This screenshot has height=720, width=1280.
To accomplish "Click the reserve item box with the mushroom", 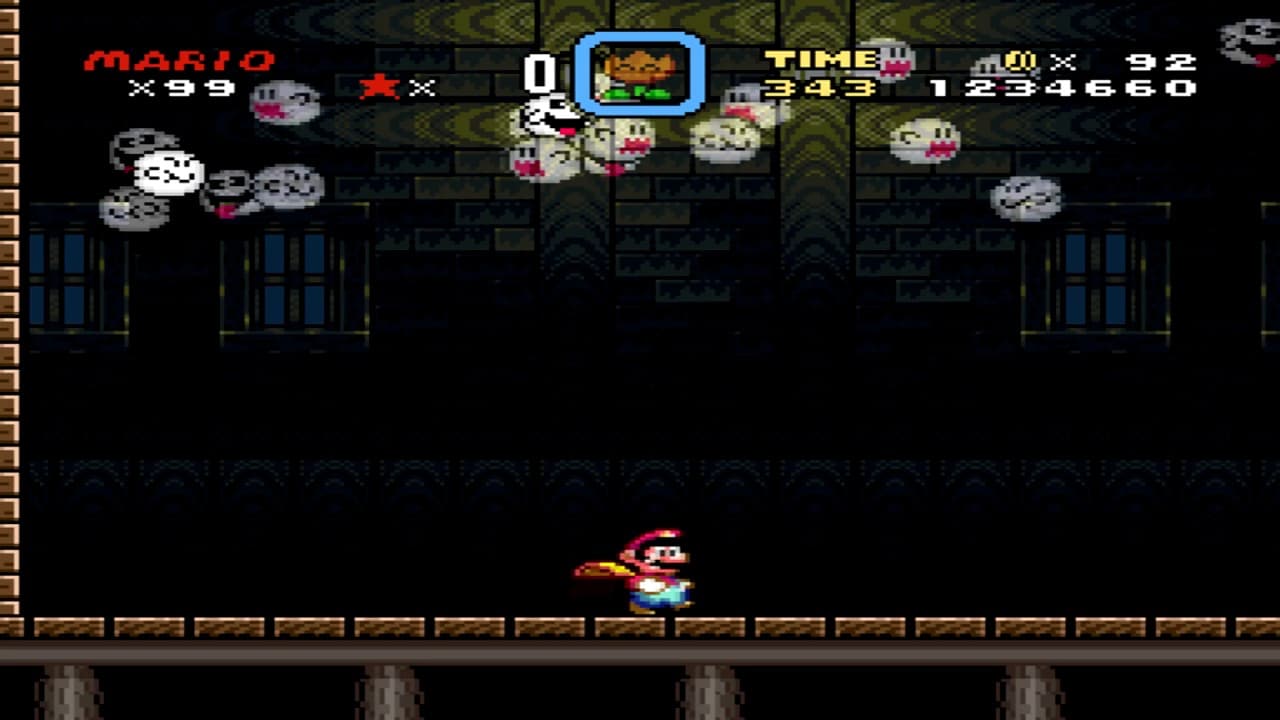I will 640,70.
